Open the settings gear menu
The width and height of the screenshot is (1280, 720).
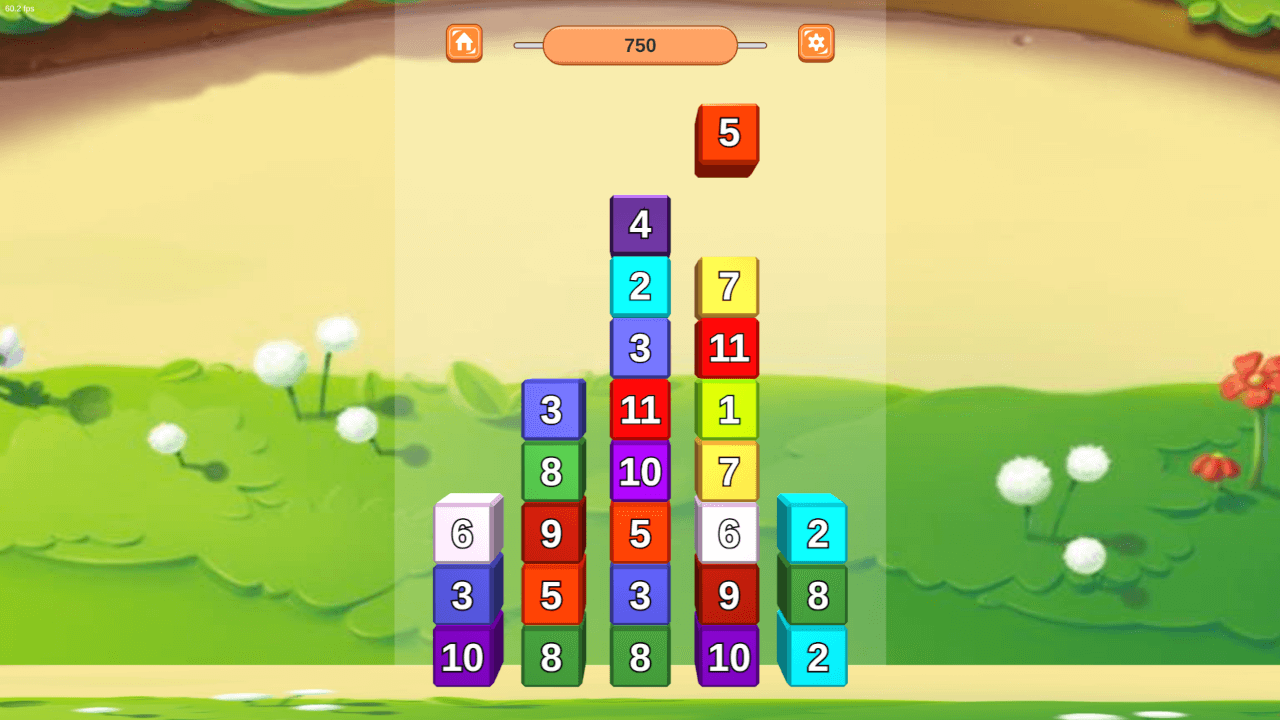816,43
